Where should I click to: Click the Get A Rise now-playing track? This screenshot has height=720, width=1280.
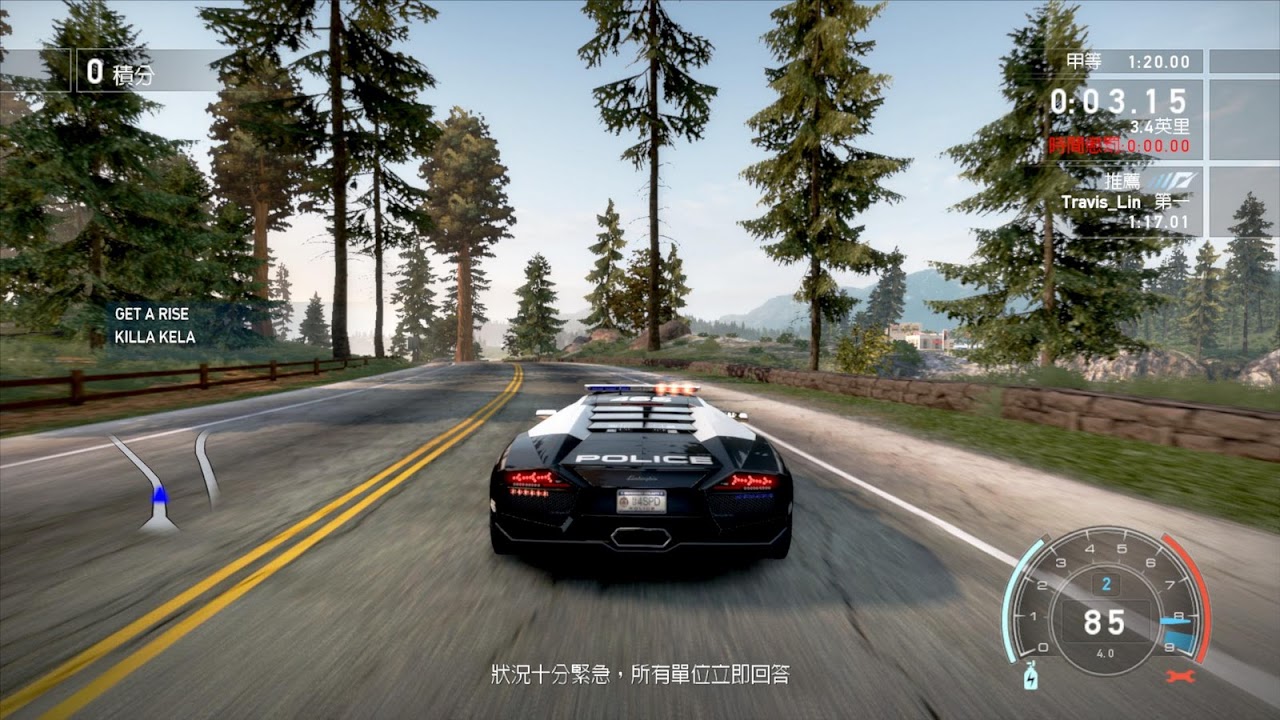[x=152, y=325]
